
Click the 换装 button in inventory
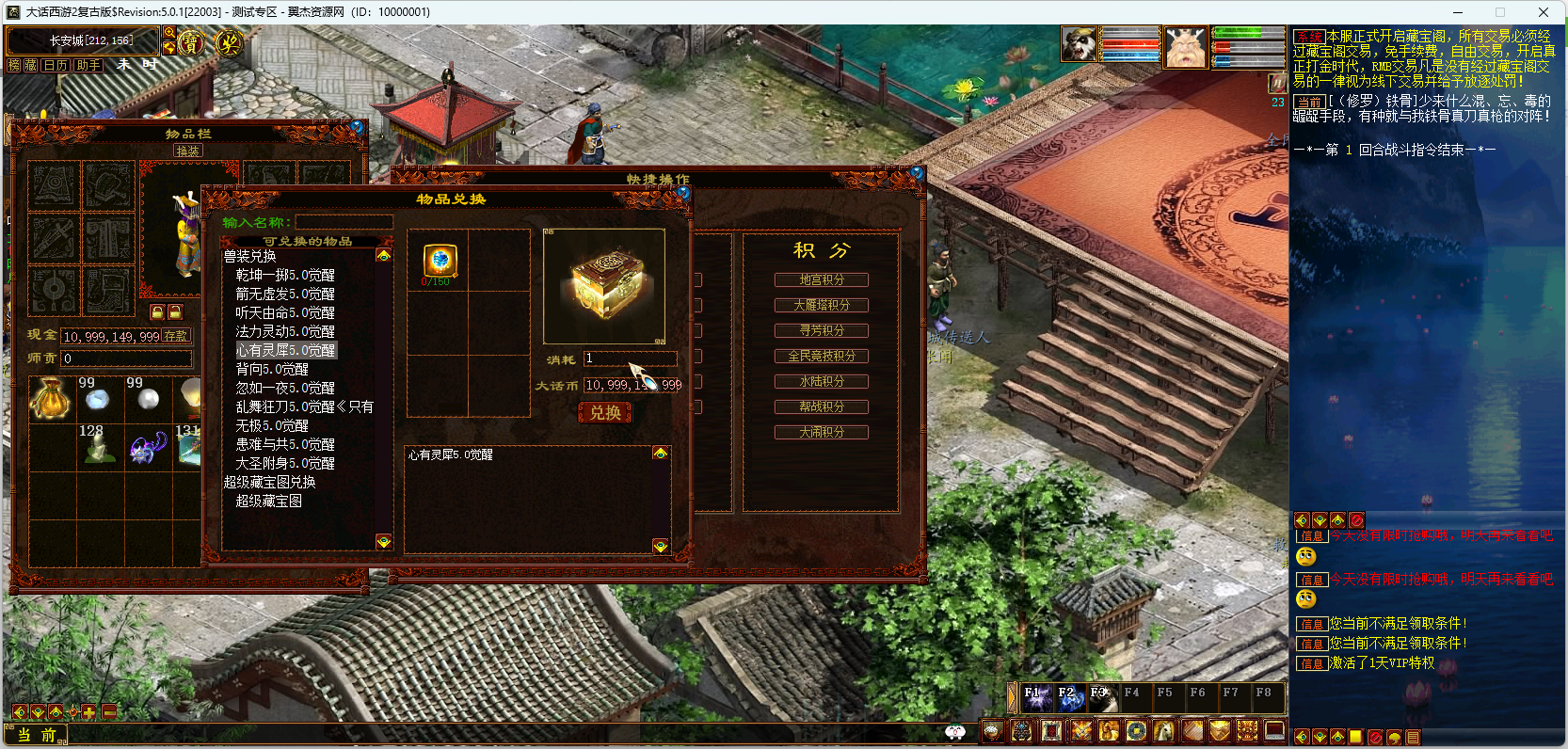(x=187, y=151)
